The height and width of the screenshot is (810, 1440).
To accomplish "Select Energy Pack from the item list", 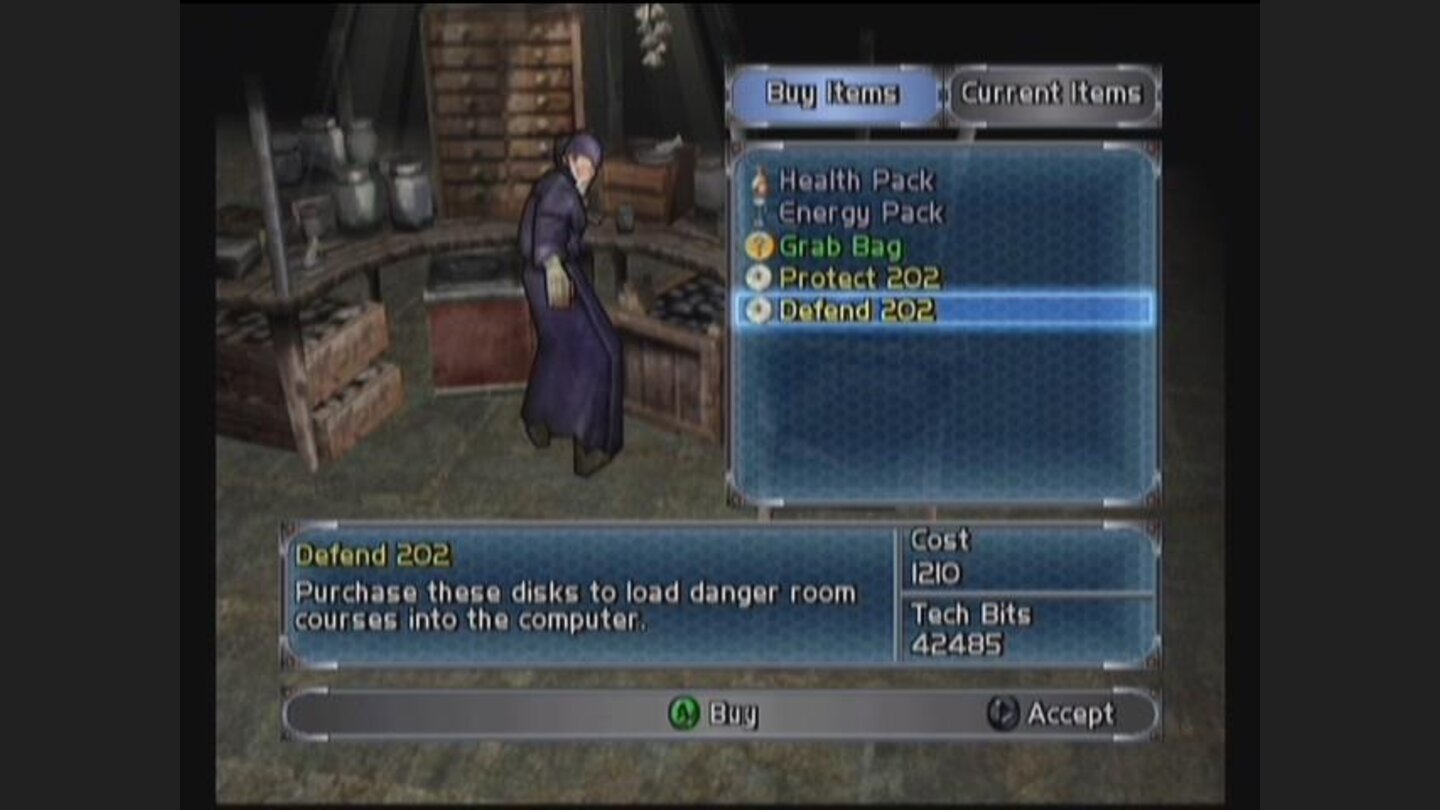I will point(861,213).
